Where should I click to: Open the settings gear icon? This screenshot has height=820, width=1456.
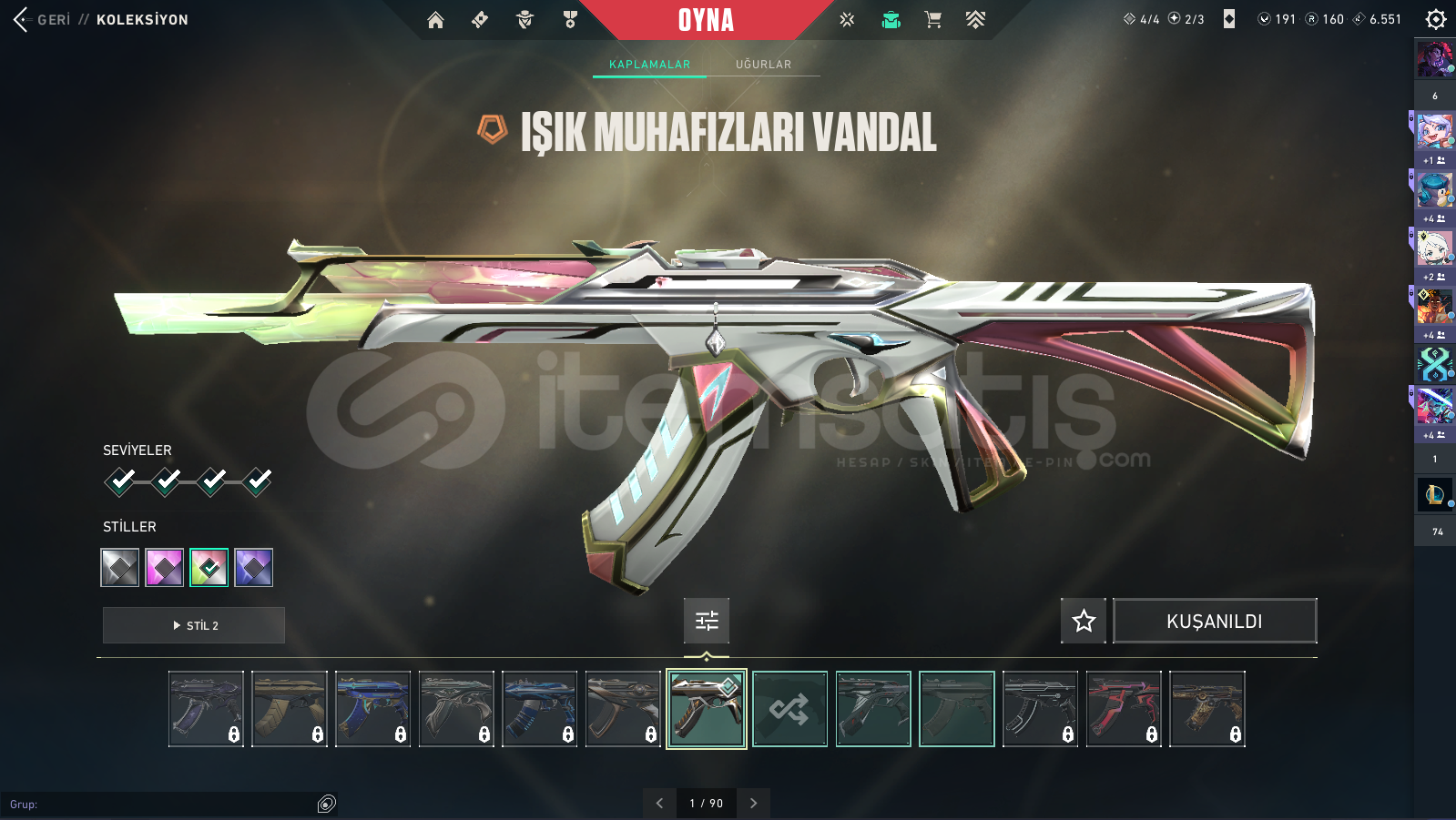1435,19
